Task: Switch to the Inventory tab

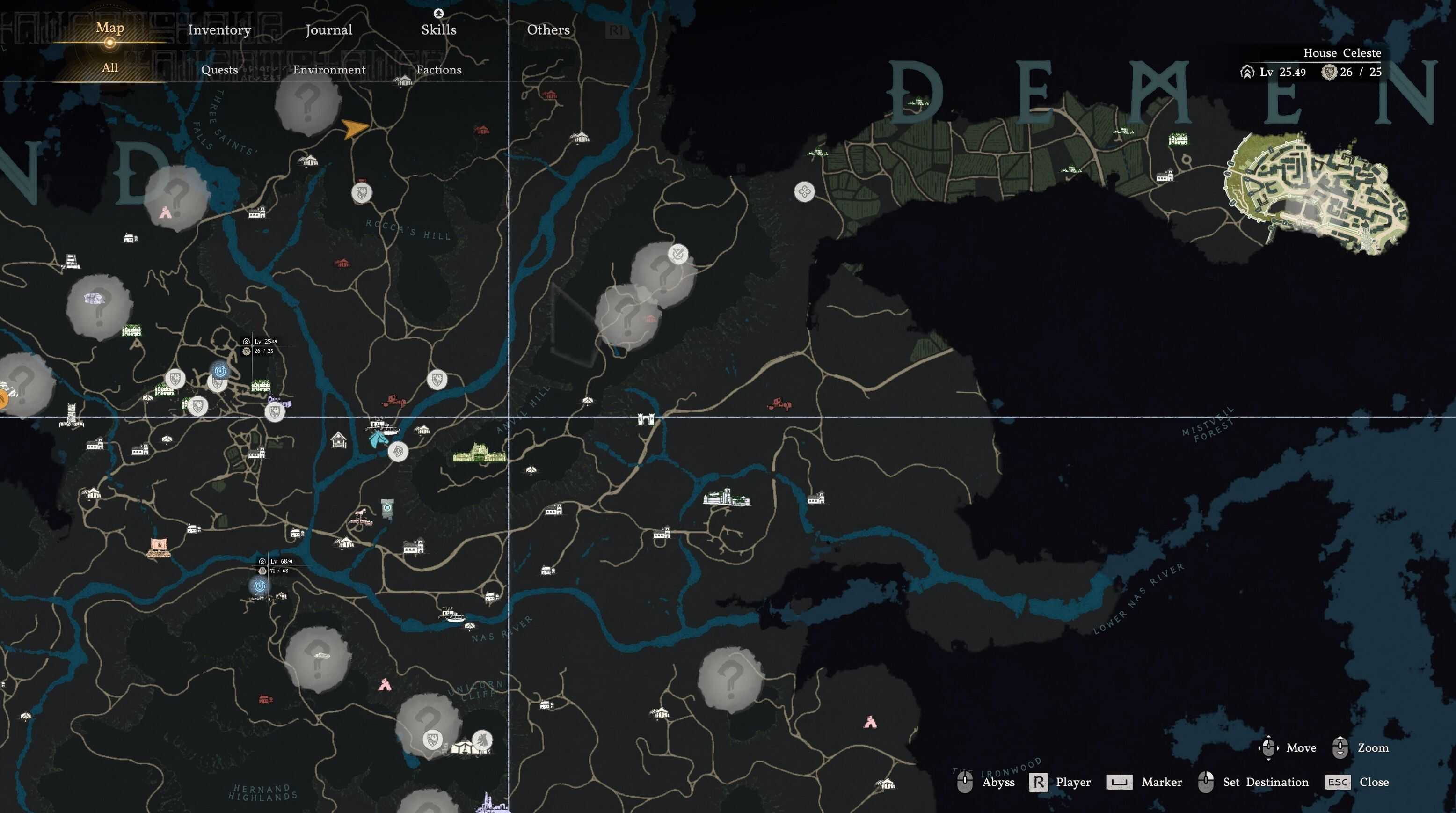Action: tap(219, 30)
